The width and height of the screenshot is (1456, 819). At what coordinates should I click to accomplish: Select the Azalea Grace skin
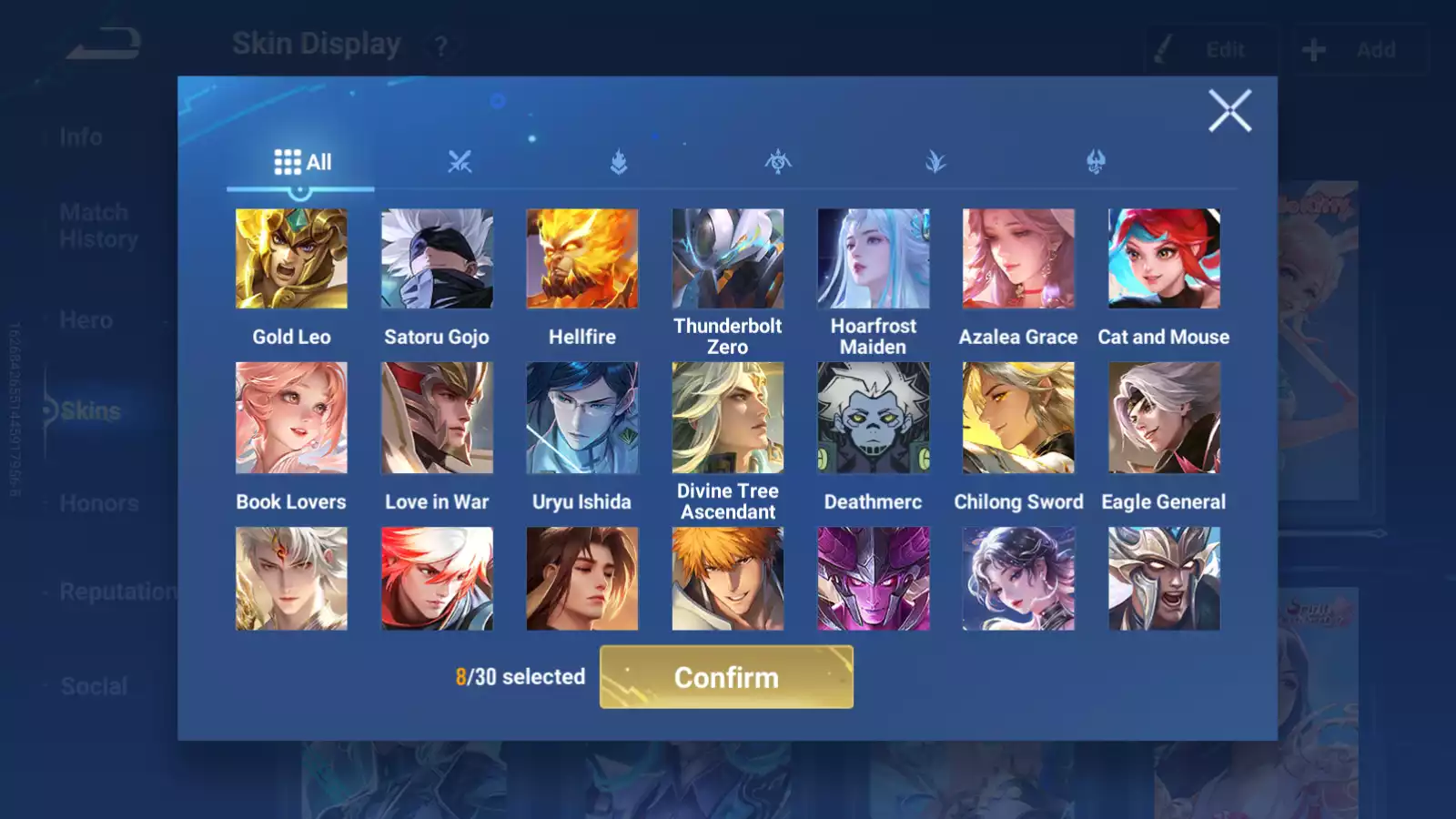[1018, 259]
